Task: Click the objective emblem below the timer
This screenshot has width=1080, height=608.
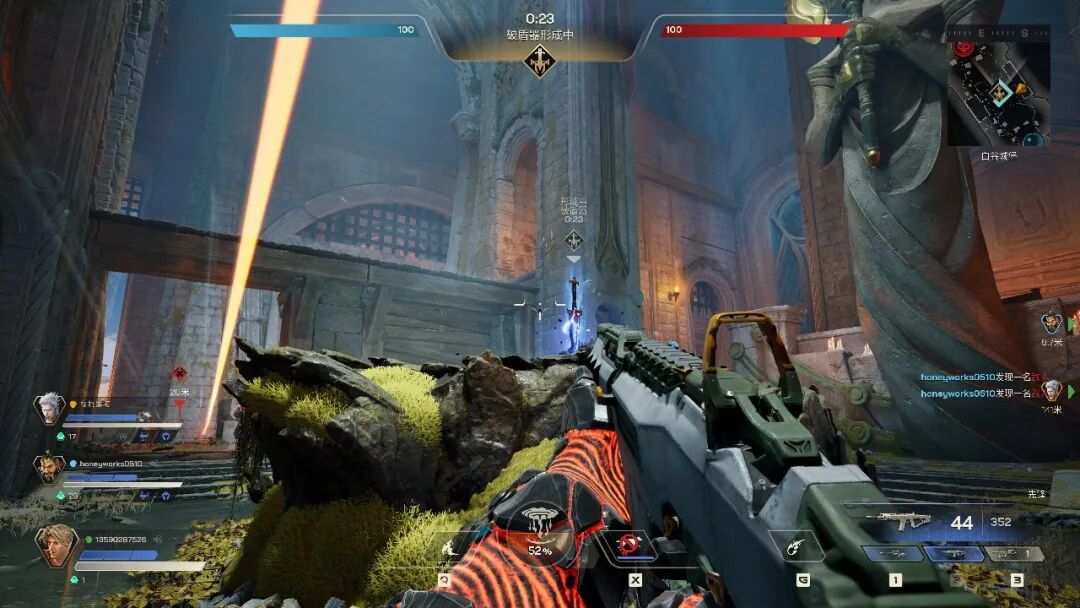Action: [540, 61]
